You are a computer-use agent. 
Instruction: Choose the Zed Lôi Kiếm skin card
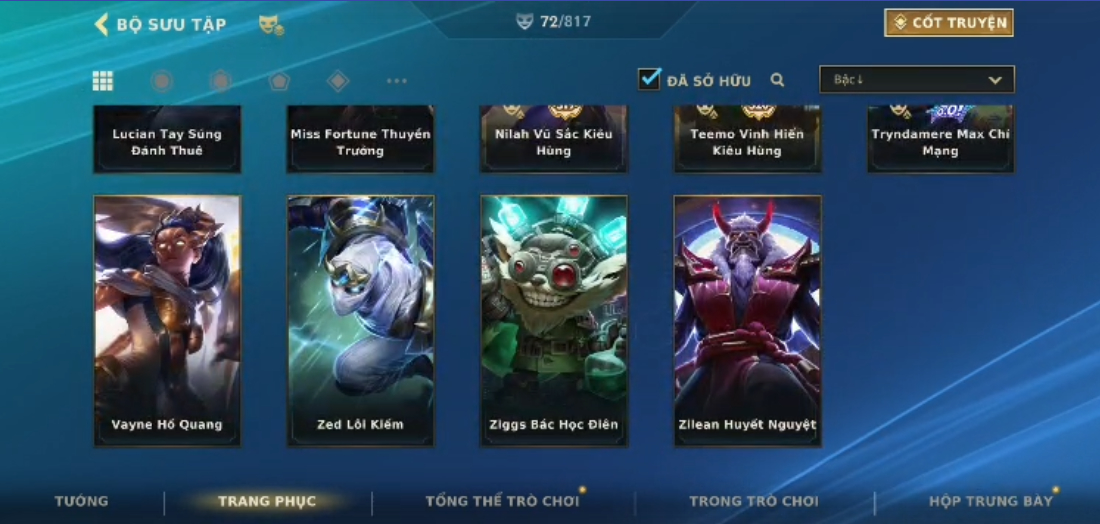point(360,320)
